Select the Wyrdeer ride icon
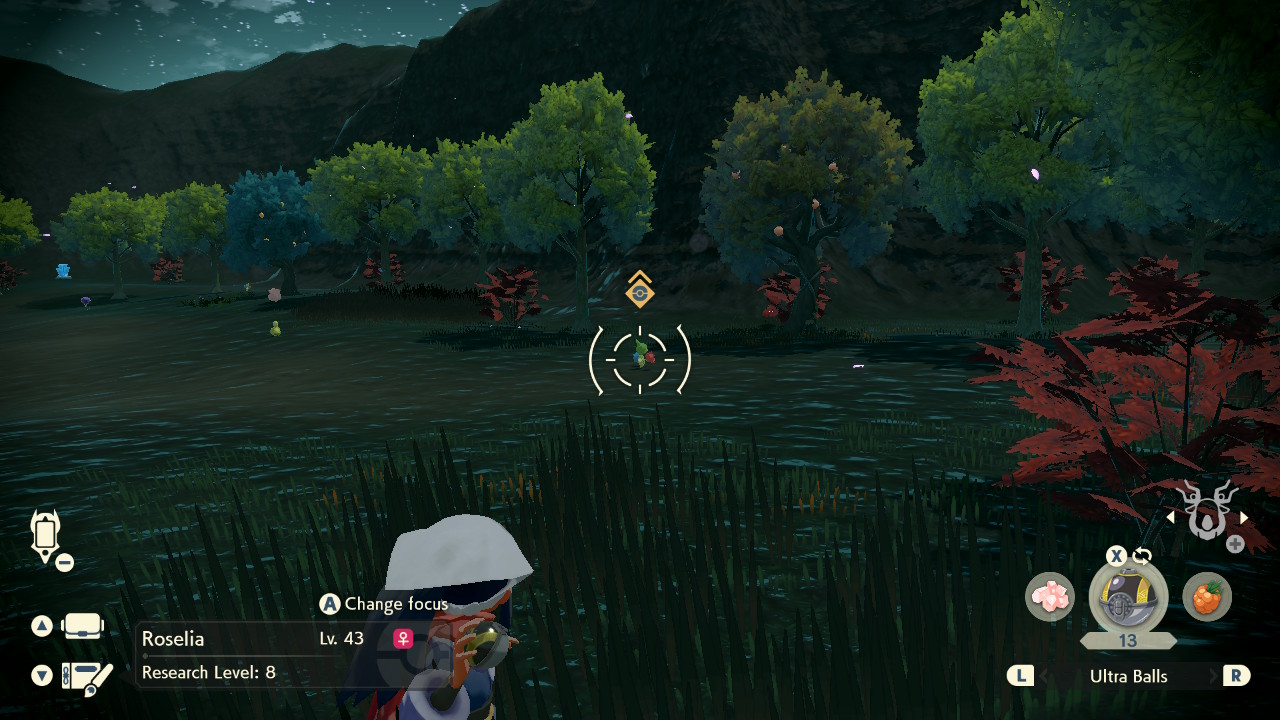Image resolution: width=1280 pixels, height=720 pixels. coord(1206,510)
